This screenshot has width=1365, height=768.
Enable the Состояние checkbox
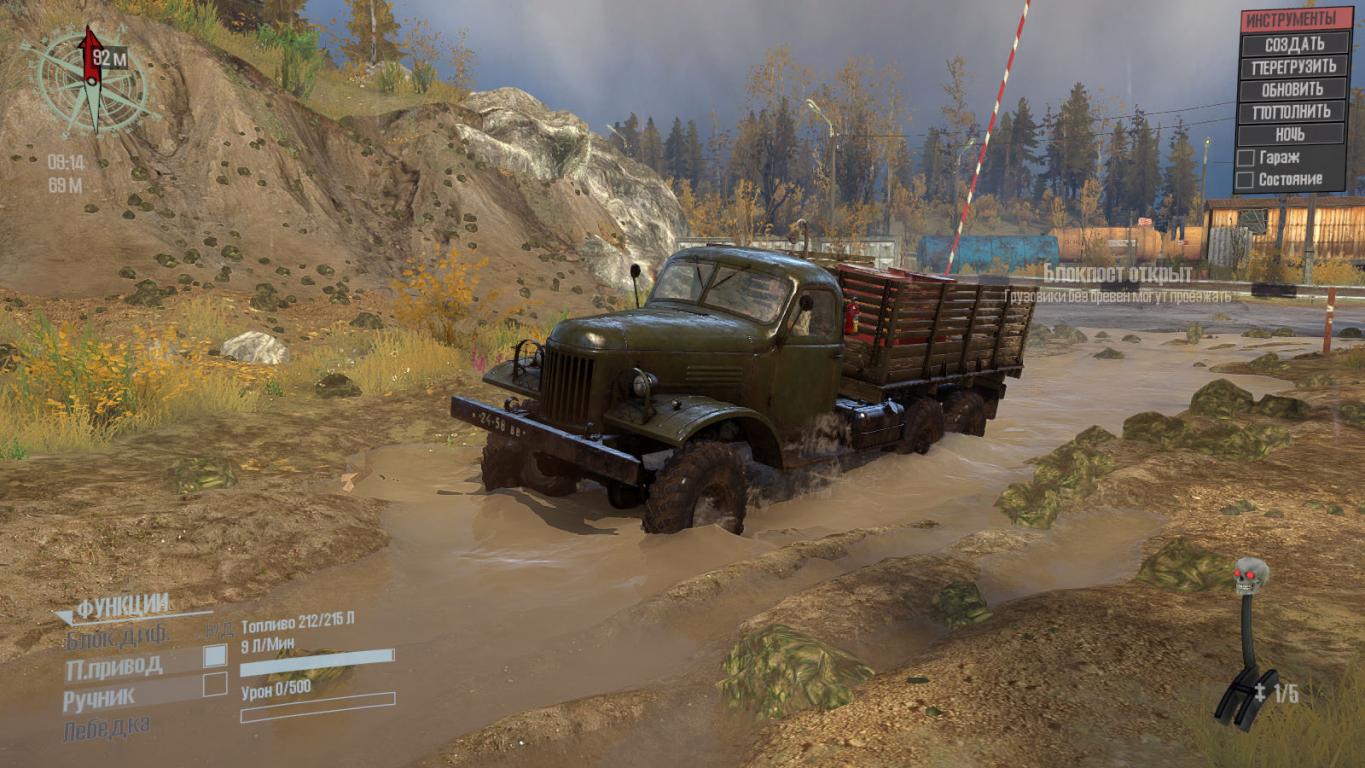point(1245,180)
